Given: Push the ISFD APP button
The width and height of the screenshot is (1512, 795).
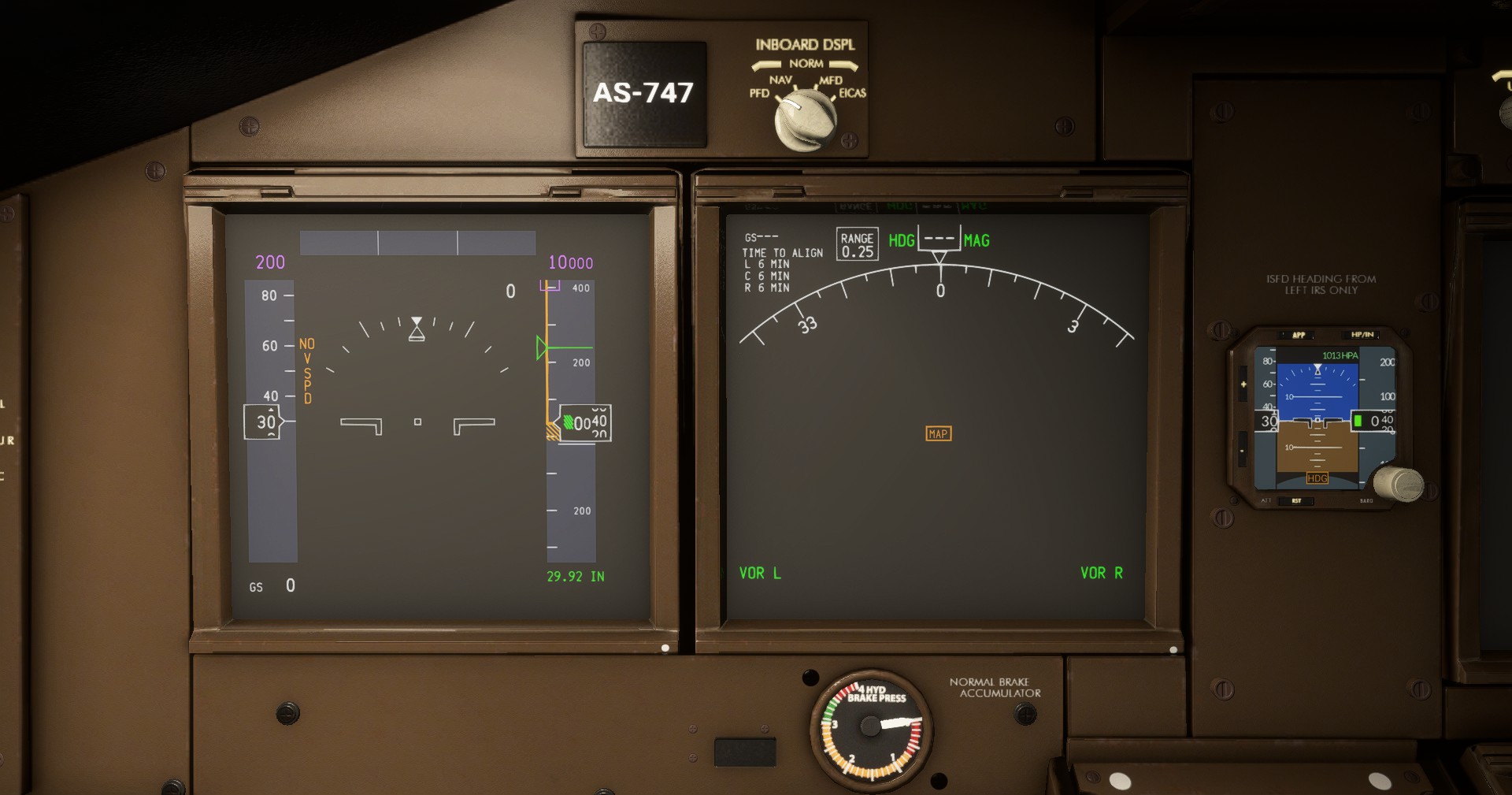Looking at the screenshot, I should (x=1299, y=335).
